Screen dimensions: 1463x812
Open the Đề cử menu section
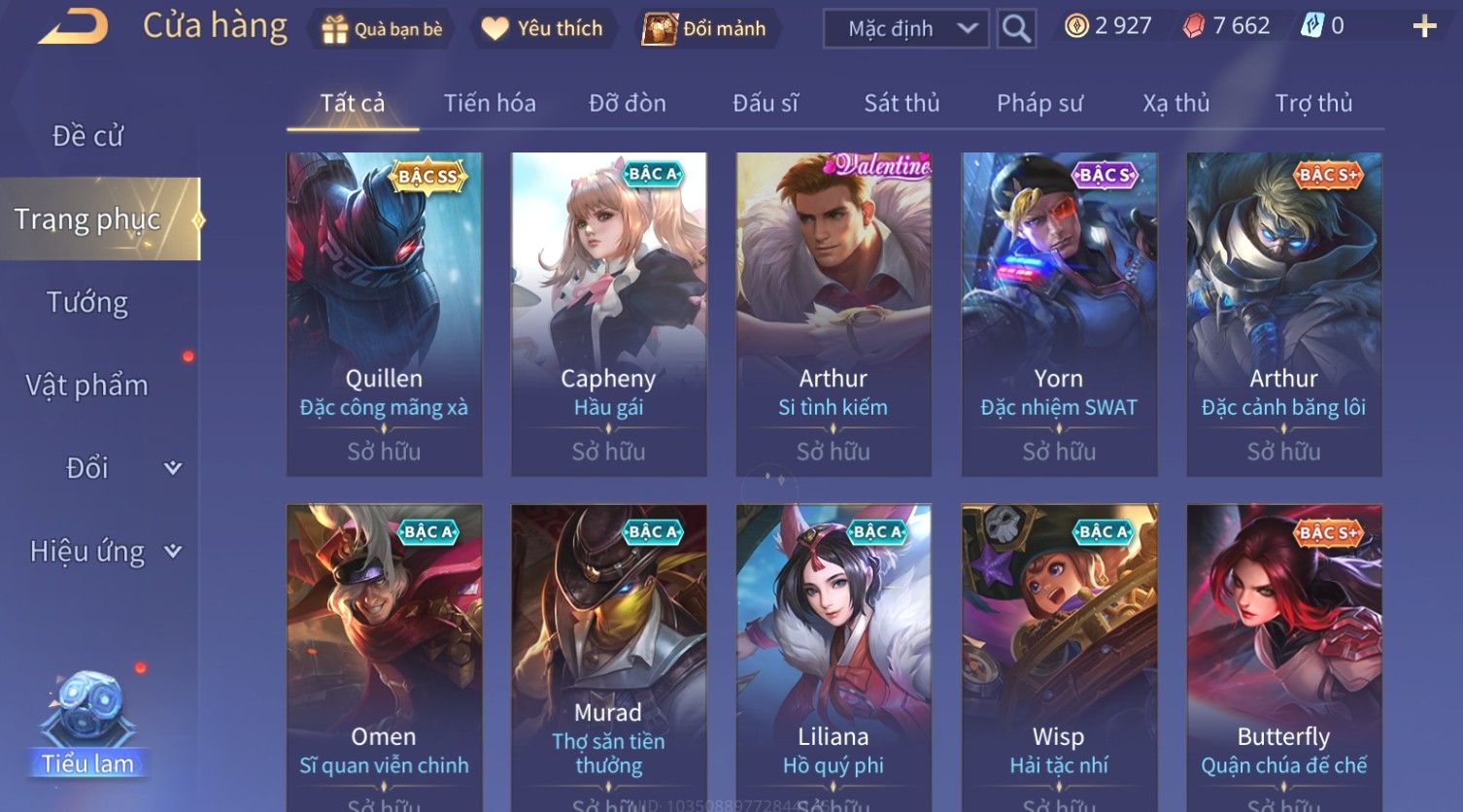(x=88, y=136)
